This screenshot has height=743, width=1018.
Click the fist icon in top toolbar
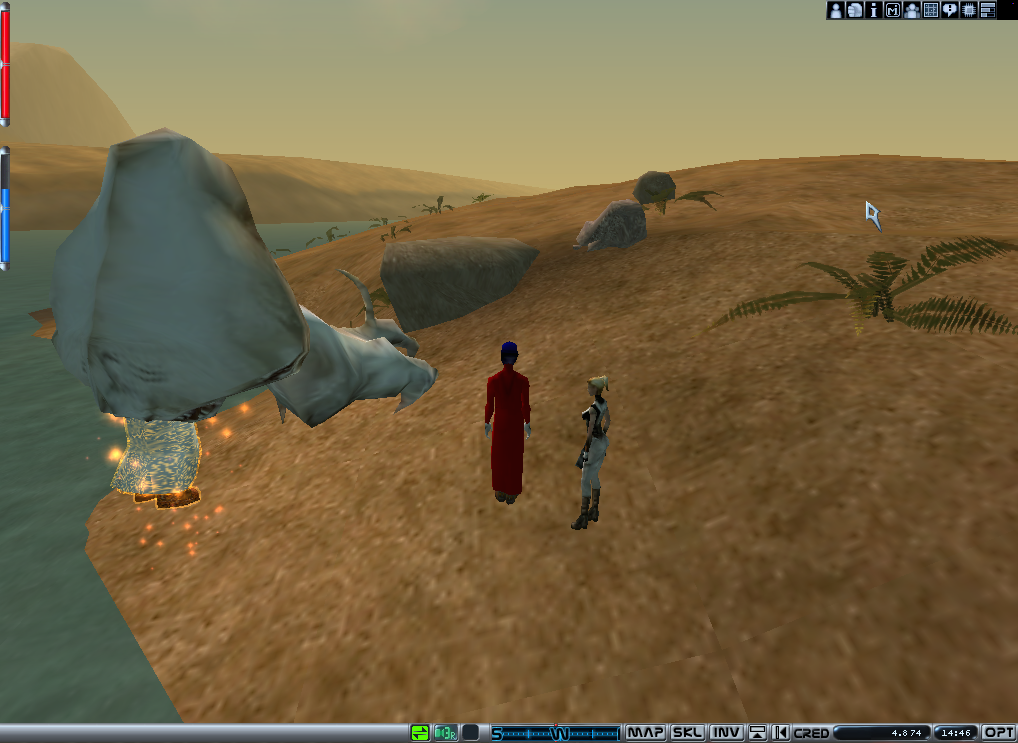855,10
